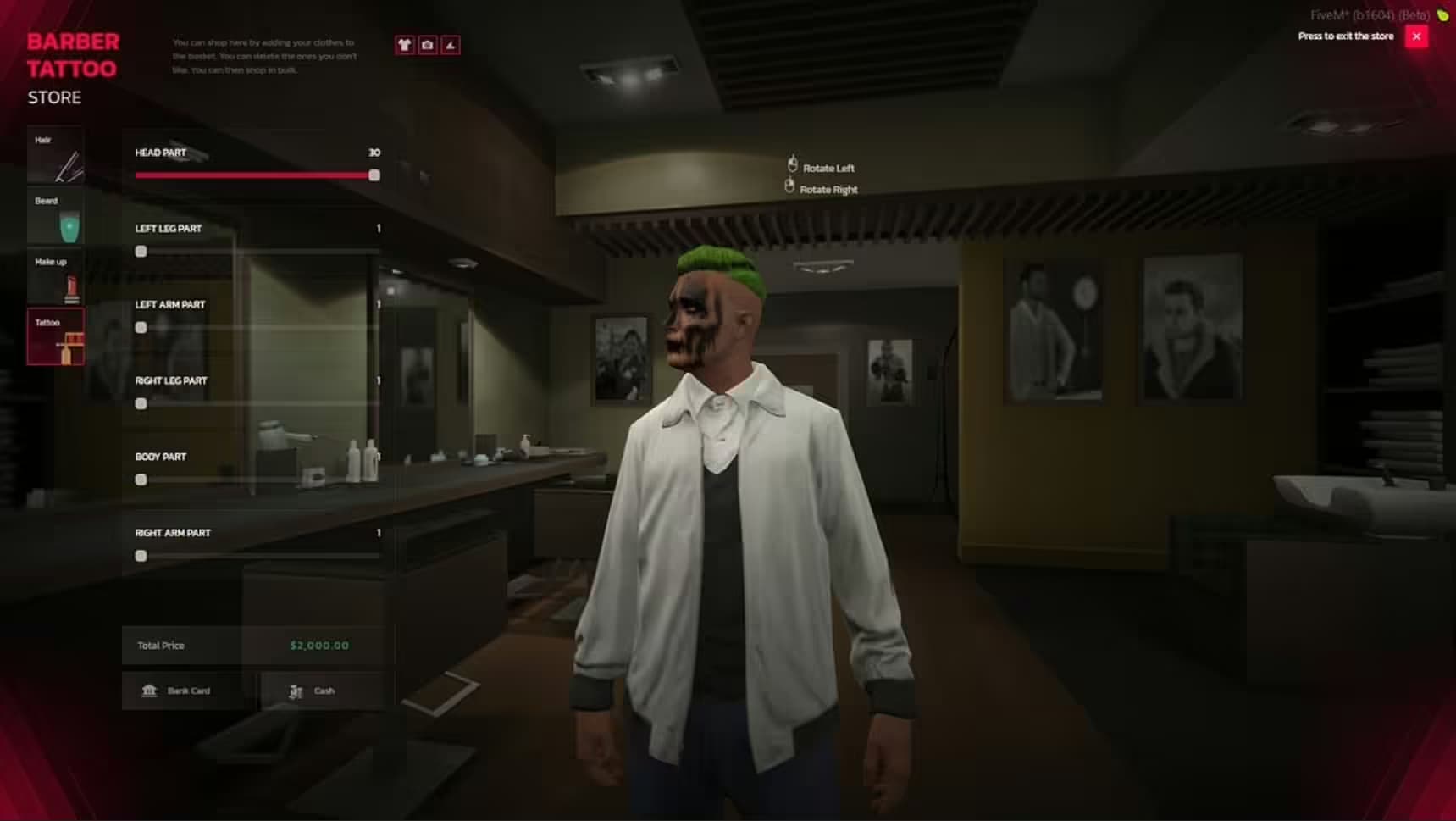Exit the store via the red X
The image size is (1456, 821).
coord(1415,36)
